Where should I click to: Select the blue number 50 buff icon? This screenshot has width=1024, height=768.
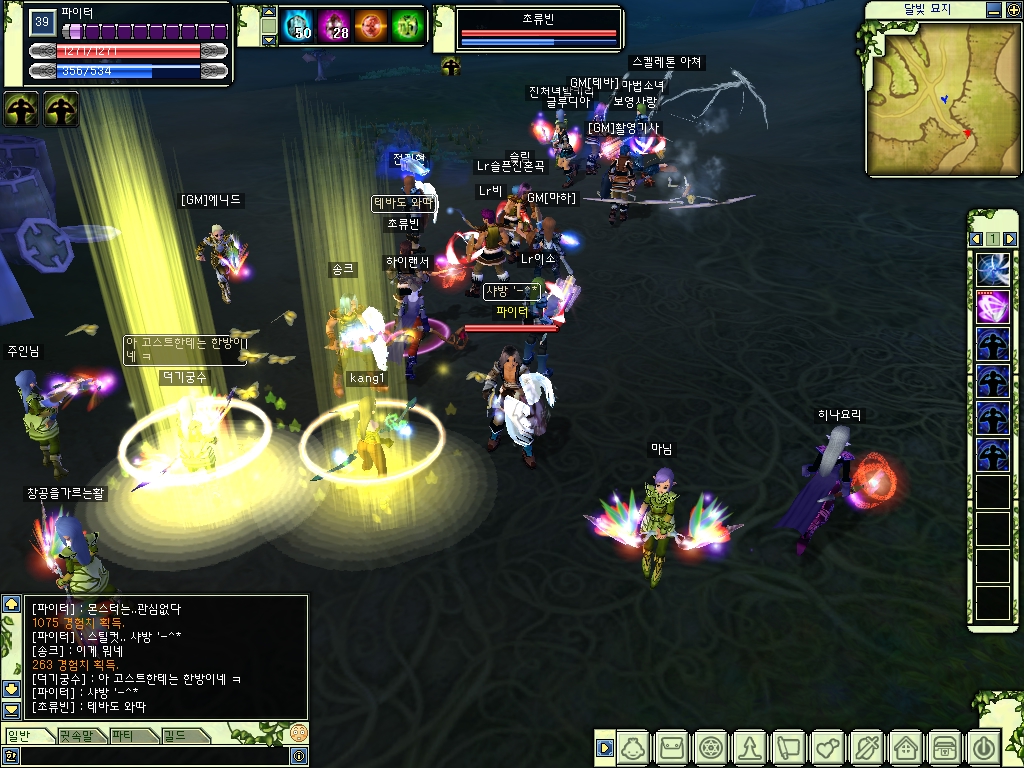coord(296,25)
